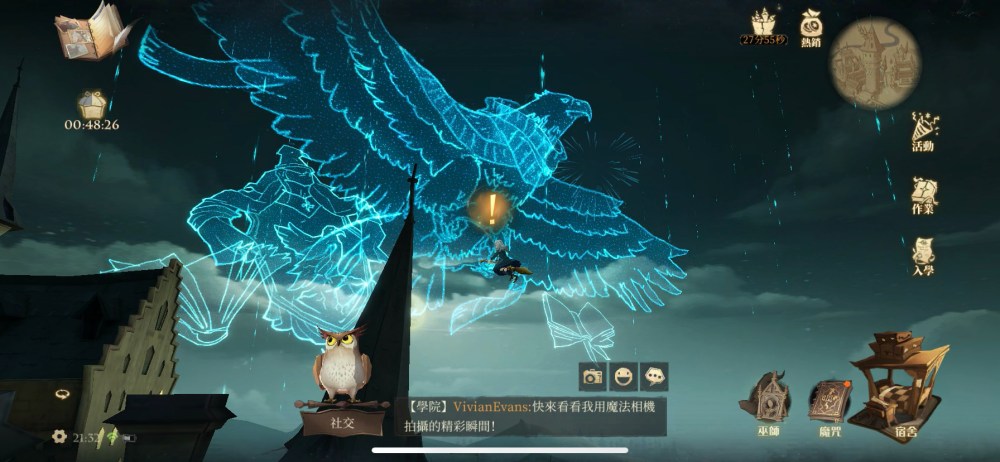
Task: Open the smiley emote button
Action: (623, 376)
